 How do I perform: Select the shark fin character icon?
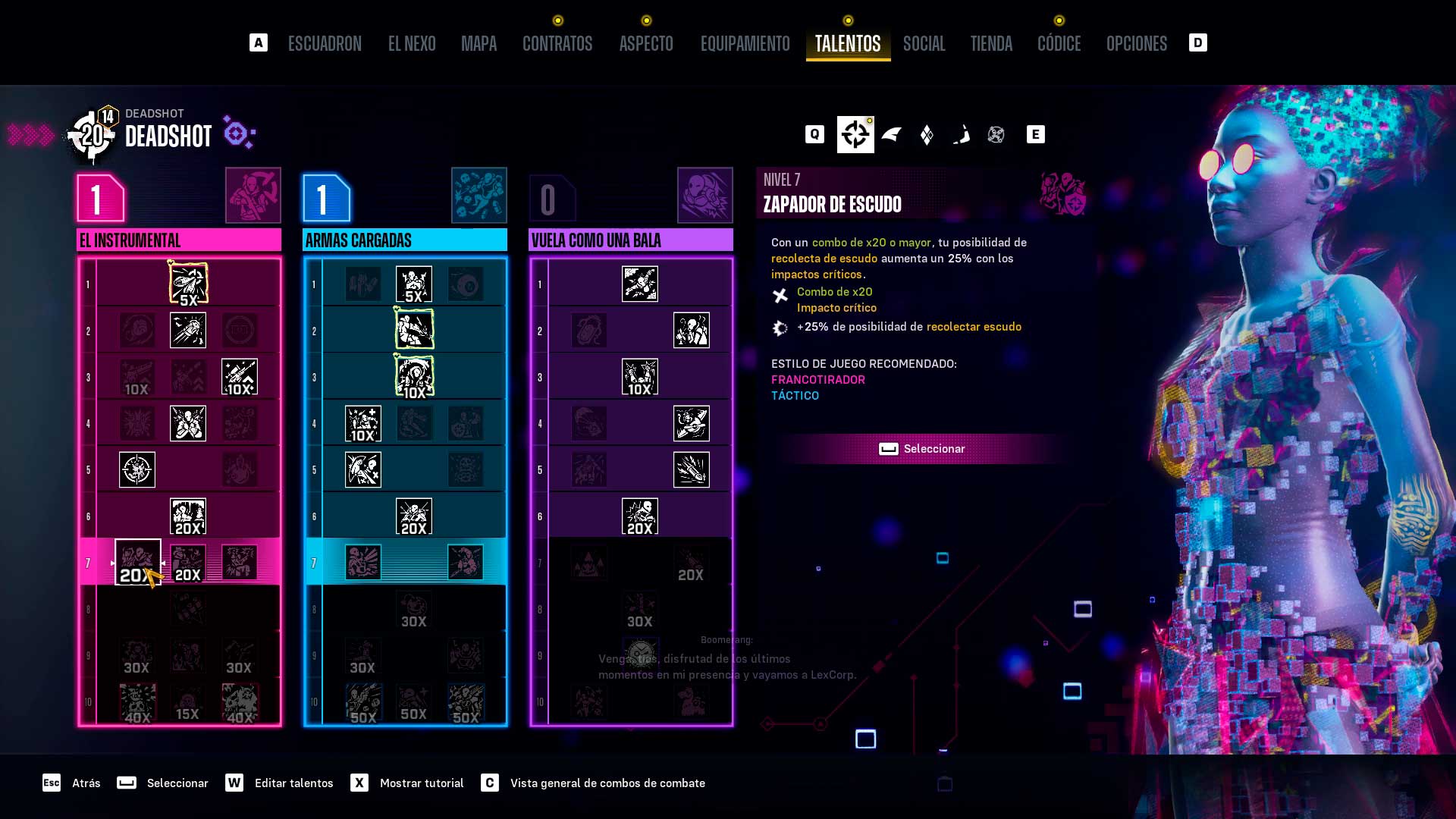[892, 135]
